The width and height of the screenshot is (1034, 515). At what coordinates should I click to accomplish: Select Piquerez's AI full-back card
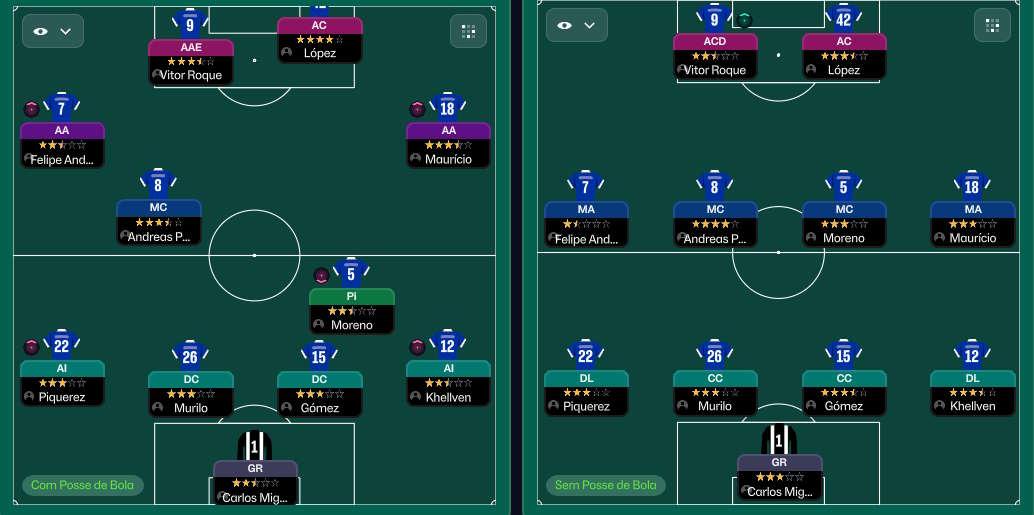pyautogui.click(x=62, y=382)
